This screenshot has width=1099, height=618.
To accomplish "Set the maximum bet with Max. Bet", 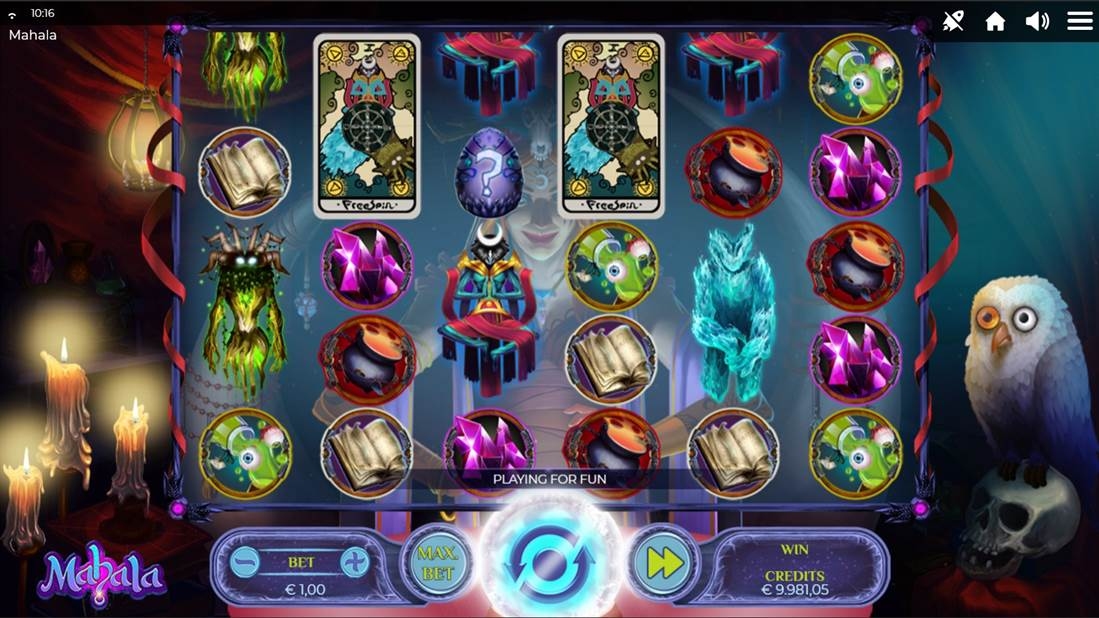I will (x=437, y=563).
